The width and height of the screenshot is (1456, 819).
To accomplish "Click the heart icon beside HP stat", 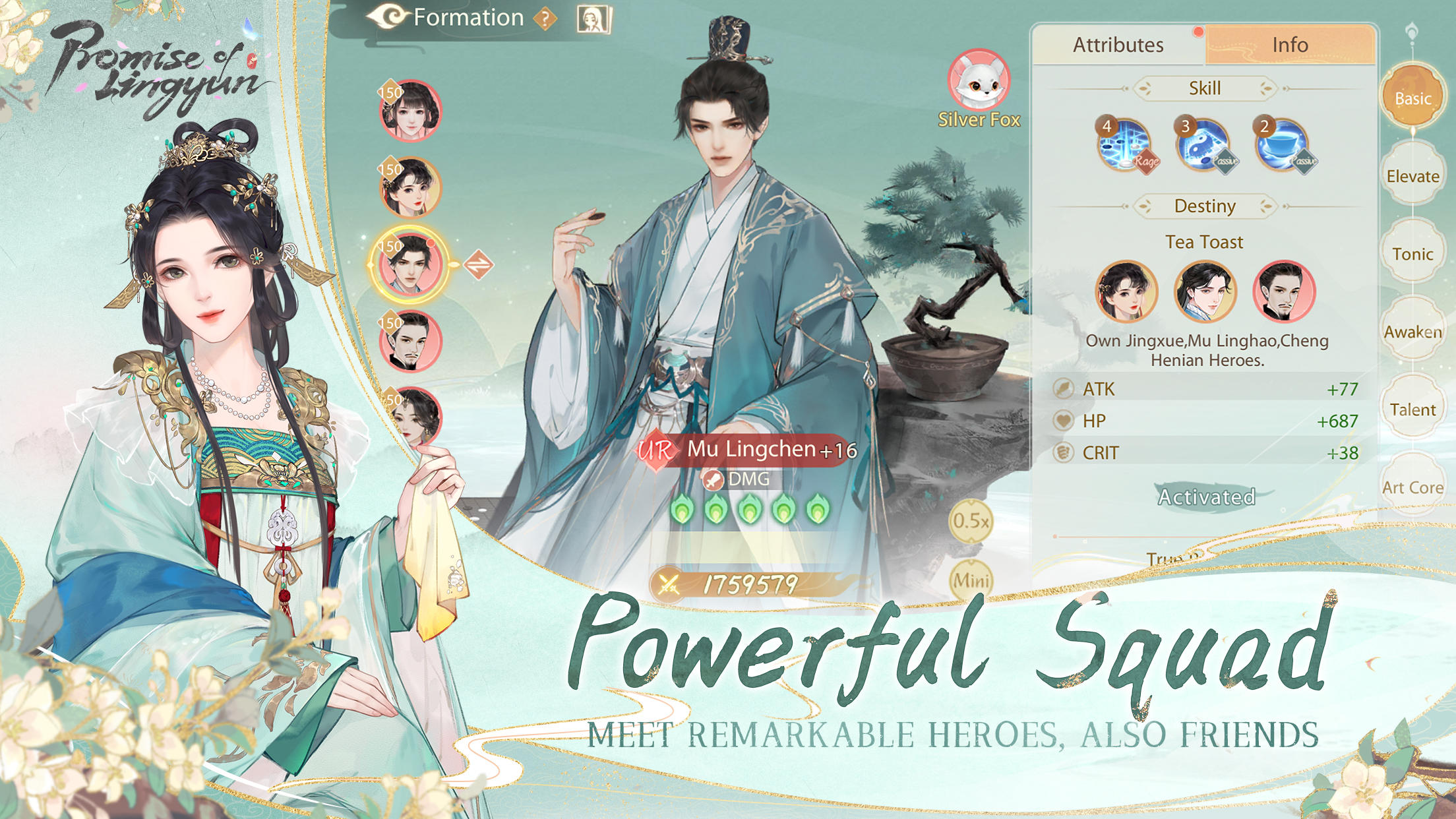I will click(x=1064, y=421).
